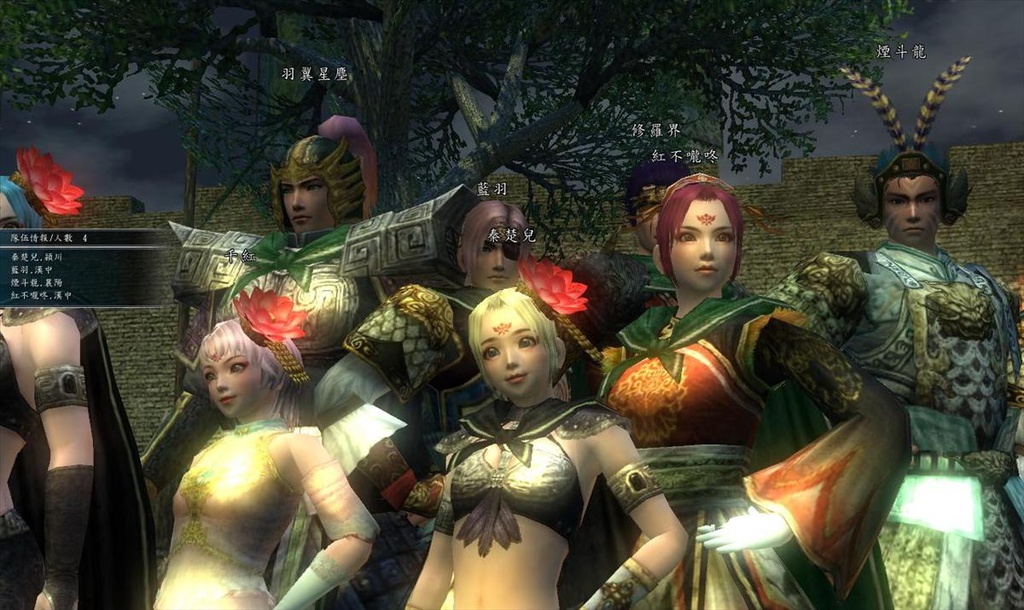Select 秦楚兒 in the team list
The height and width of the screenshot is (610, 1024).
(x=35, y=257)
